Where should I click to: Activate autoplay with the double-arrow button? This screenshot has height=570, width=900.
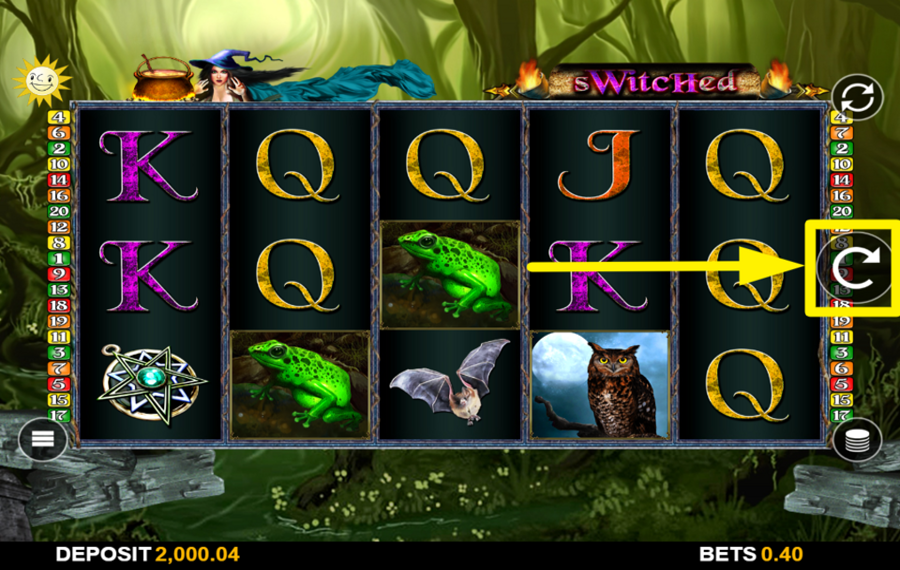(855, 99)
